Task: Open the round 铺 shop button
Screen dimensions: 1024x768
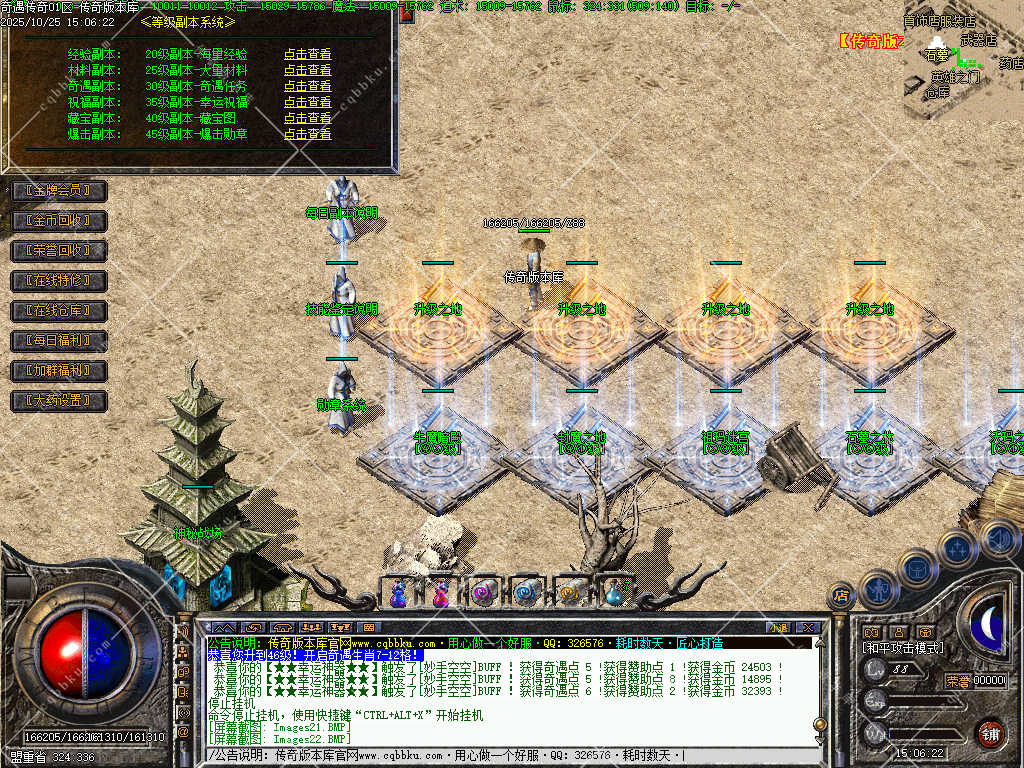Action: tap(990, 733)
